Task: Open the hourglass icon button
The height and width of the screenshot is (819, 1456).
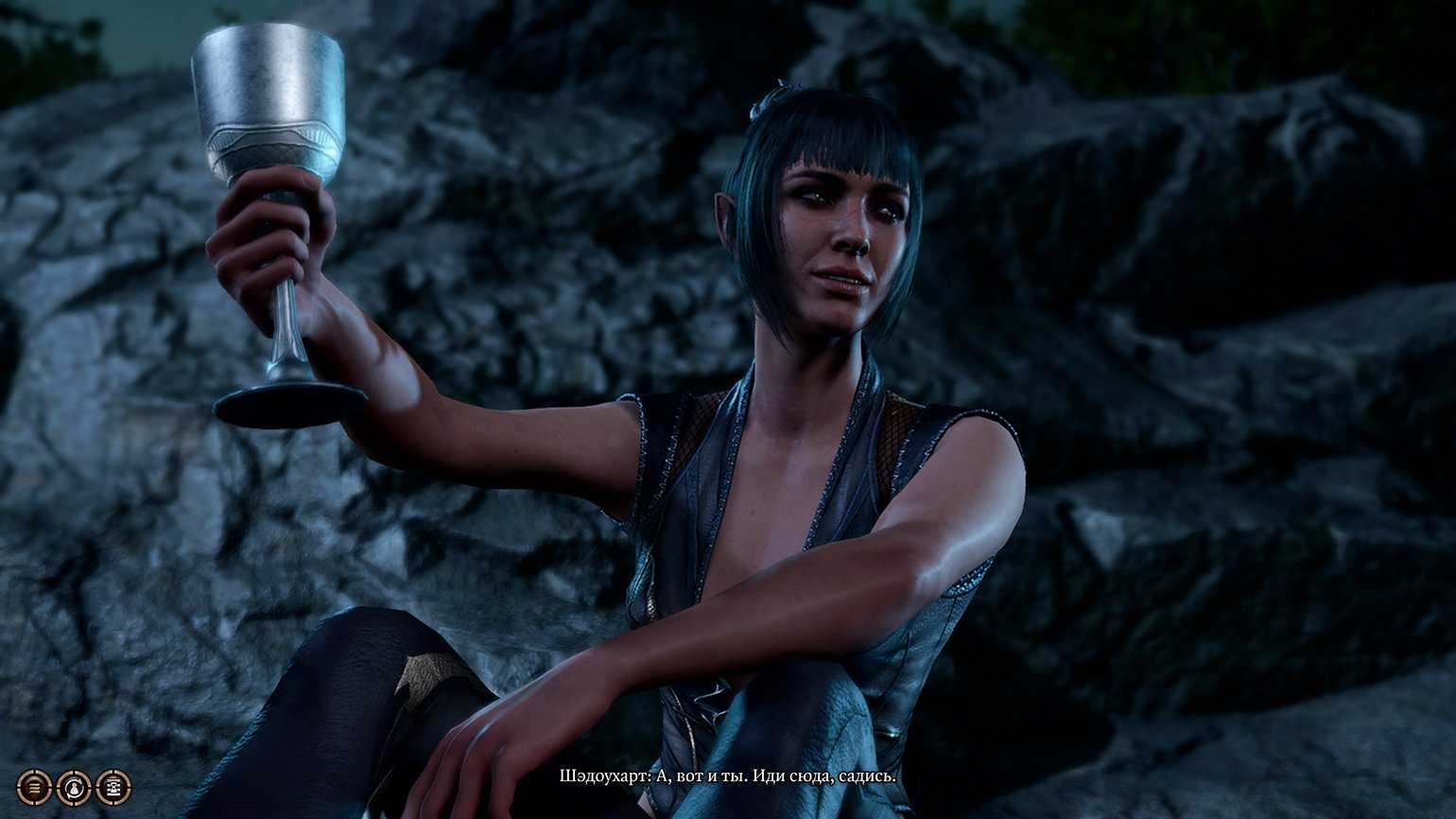Action: click(x=113, y=787)
